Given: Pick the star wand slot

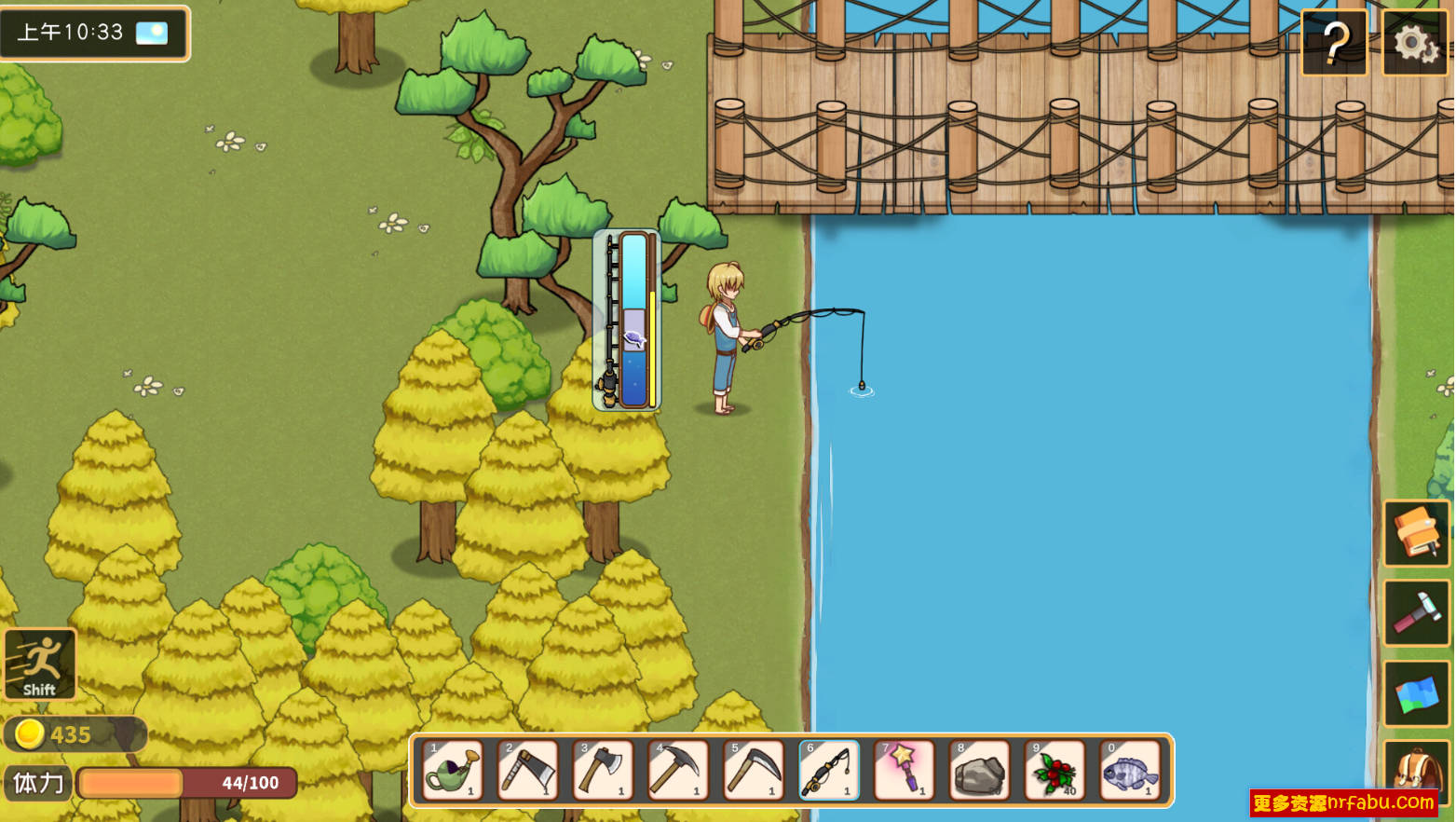Looking at the screenshot, I should coord(904,771).
